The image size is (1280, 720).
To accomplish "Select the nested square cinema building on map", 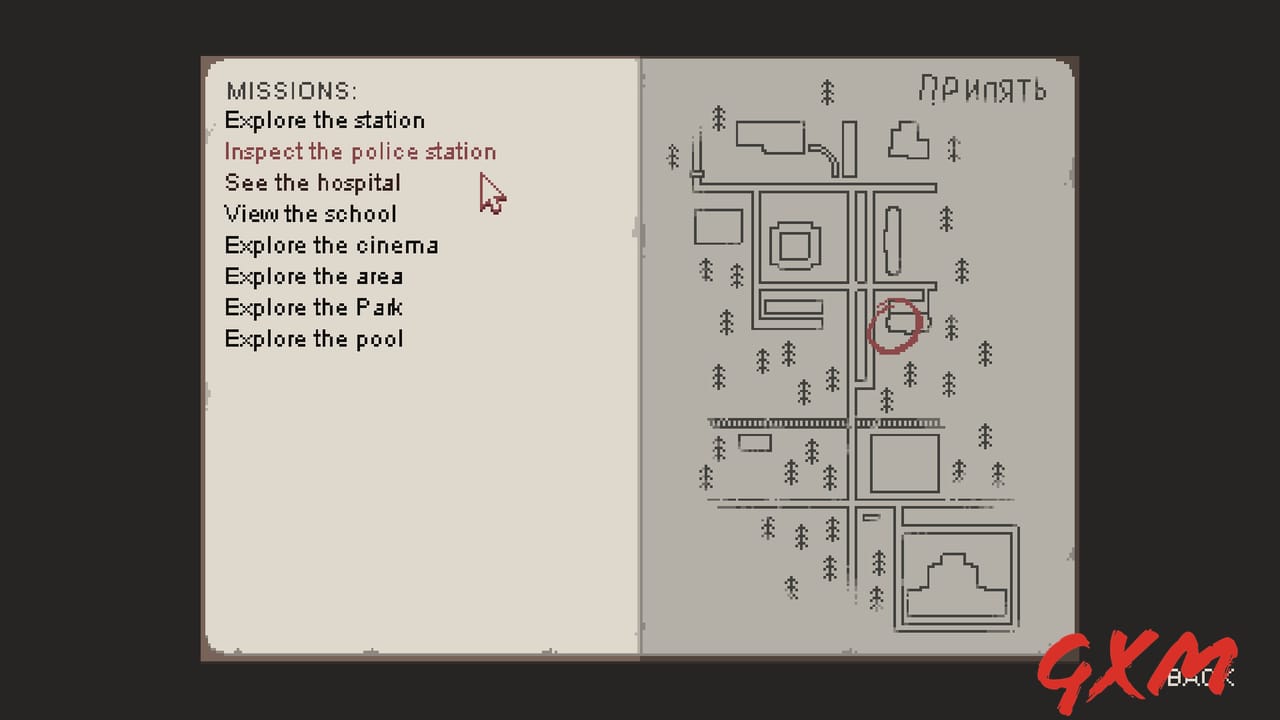I will 795,242.
